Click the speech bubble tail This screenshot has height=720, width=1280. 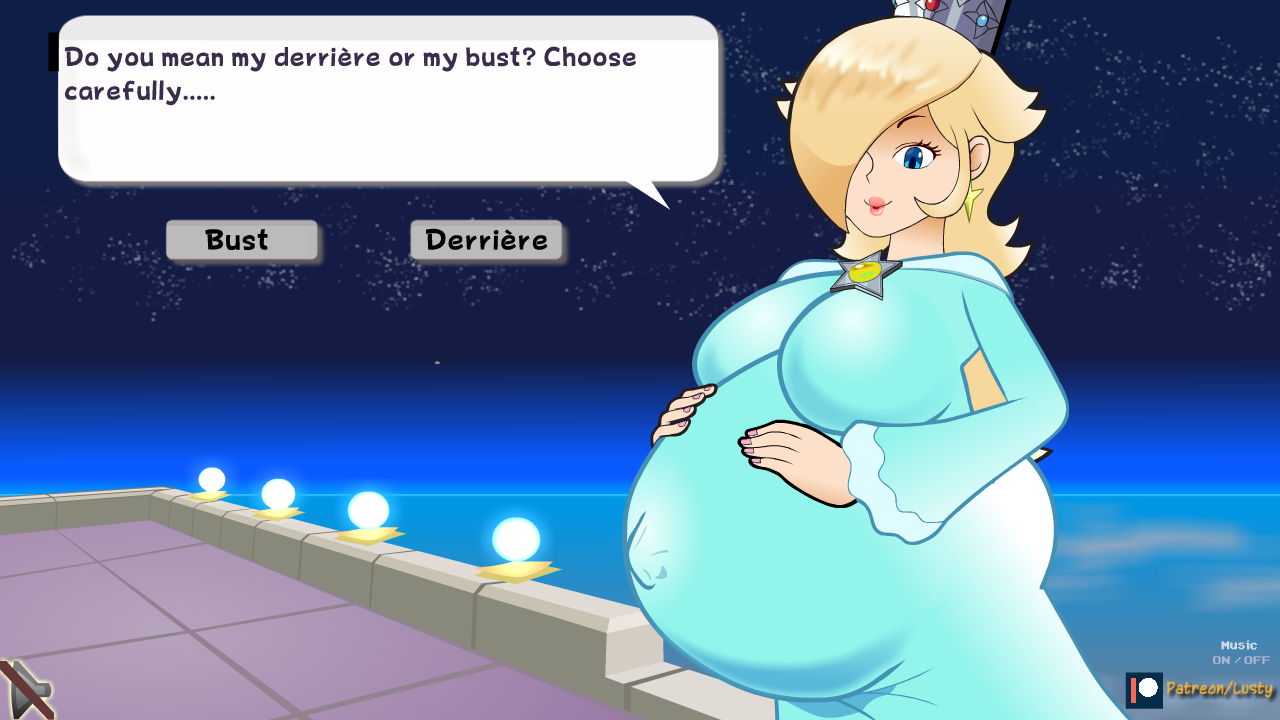650,190
